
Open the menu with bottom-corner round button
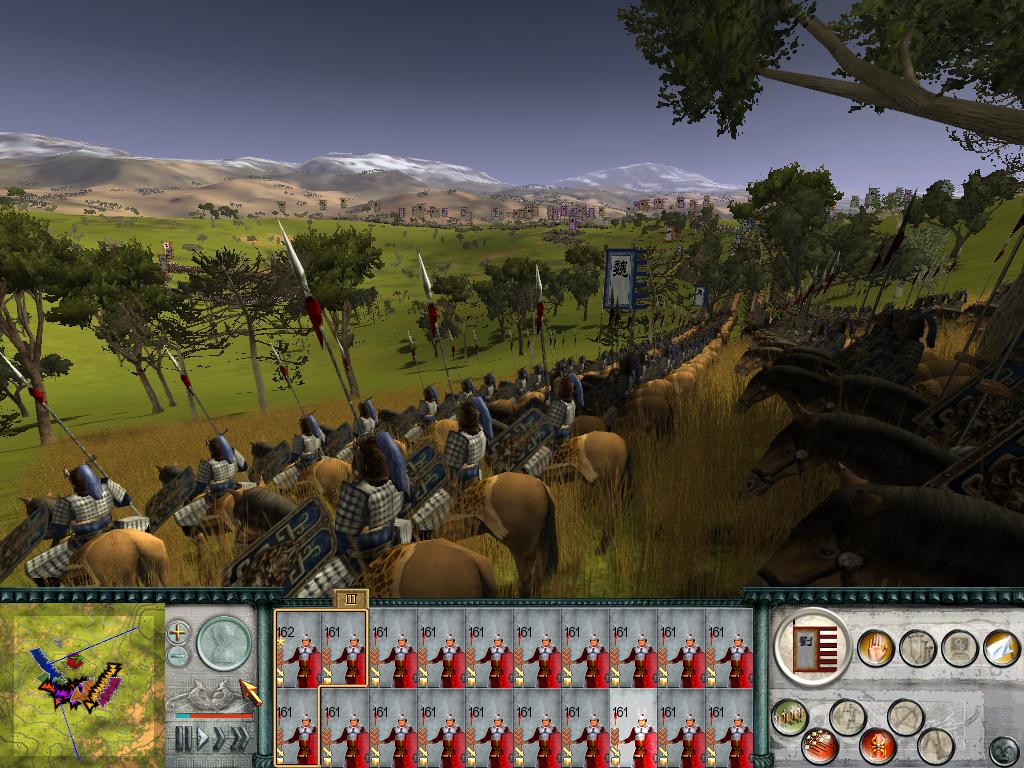(1003, 749)
